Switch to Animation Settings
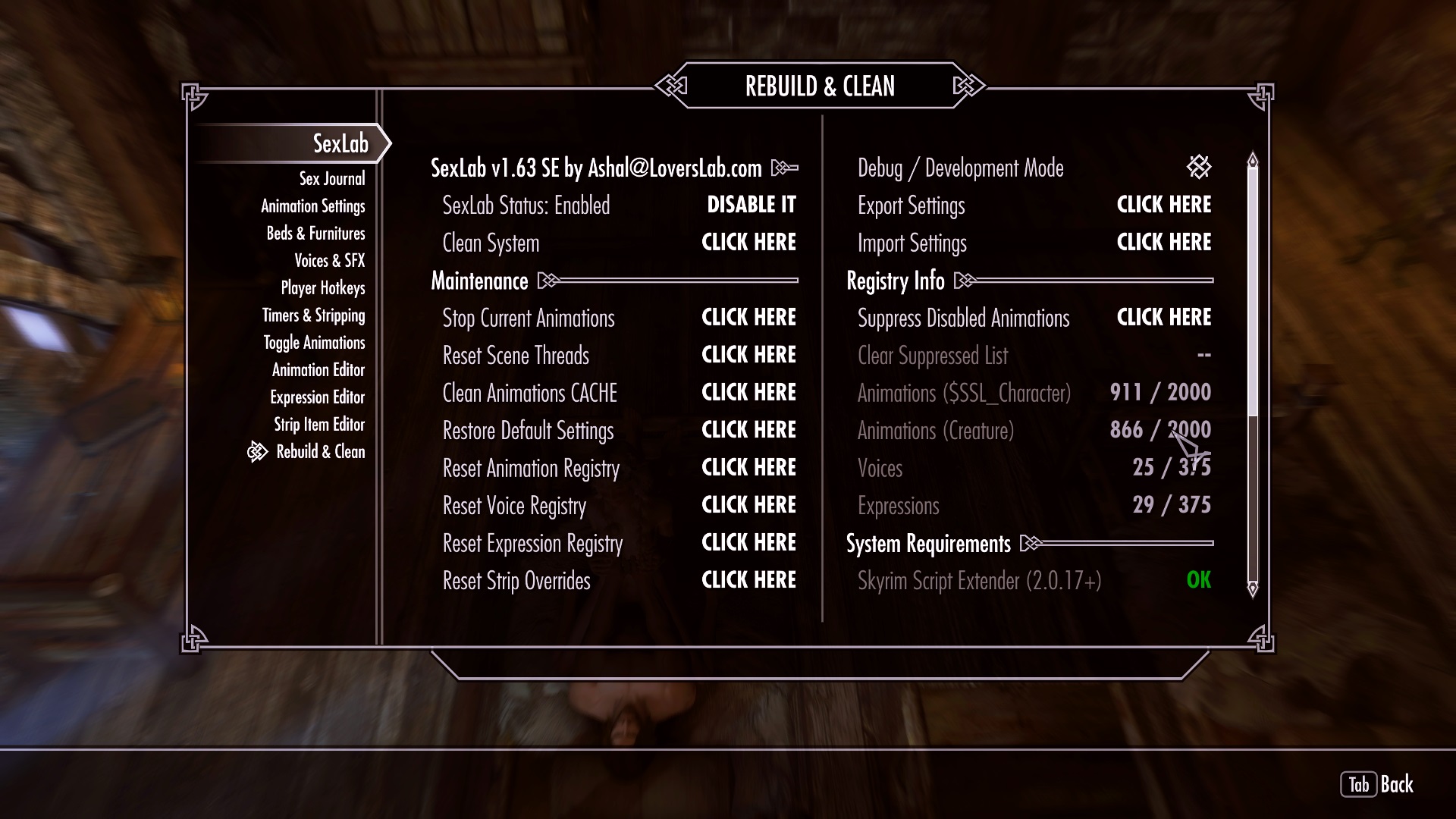This screenshot has width=1456, height=819. click(313, 206)
